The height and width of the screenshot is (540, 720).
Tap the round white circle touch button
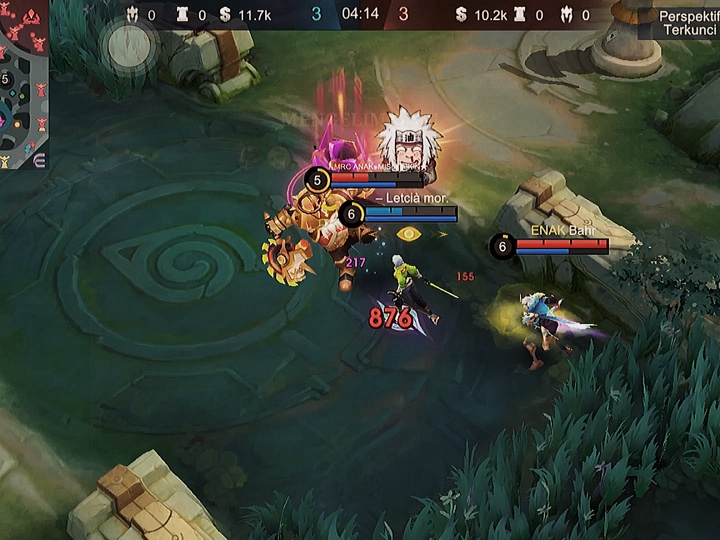pyautogui.click(x=129, y=43)
